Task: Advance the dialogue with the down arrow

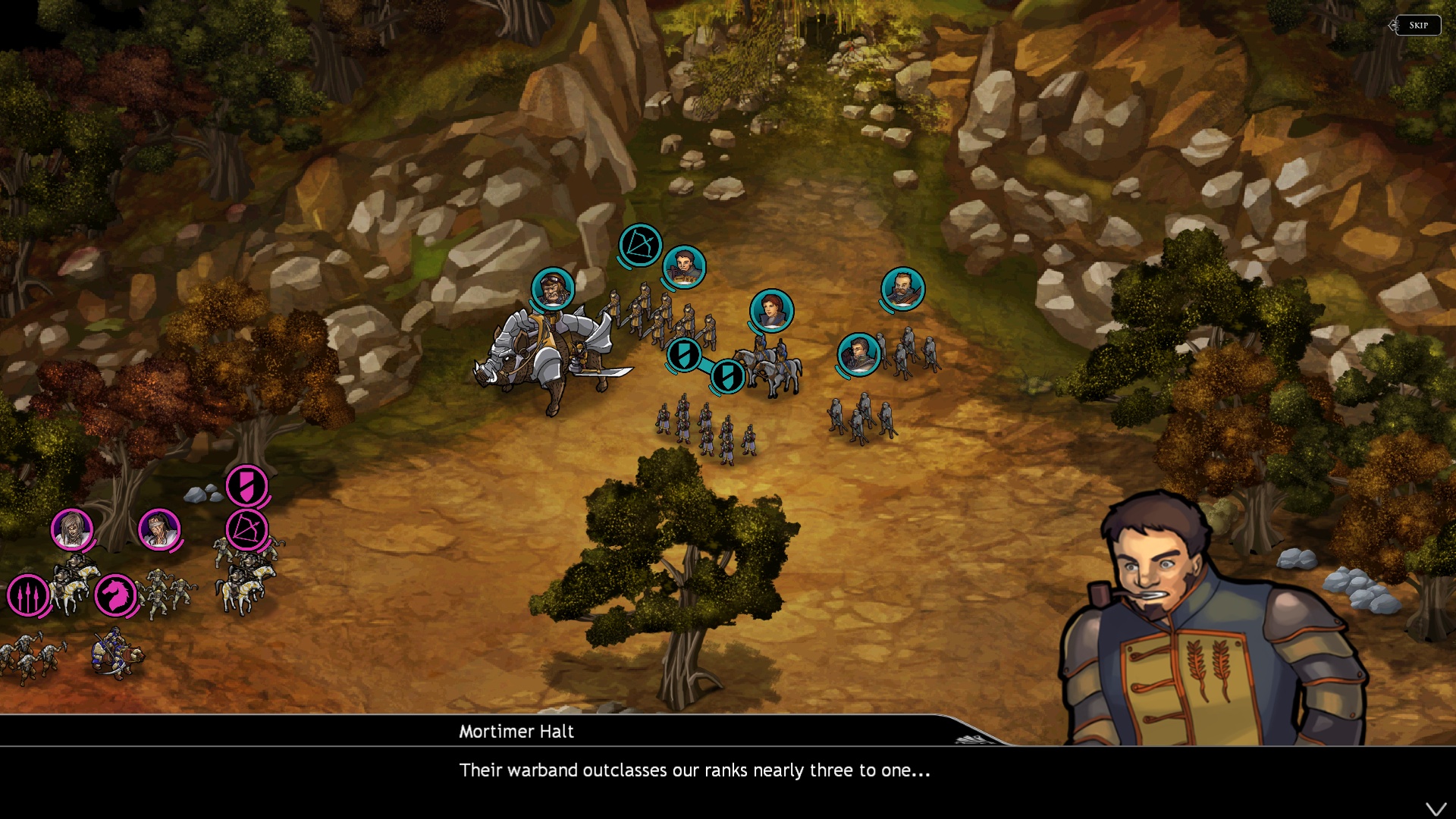Action: 1436,809
